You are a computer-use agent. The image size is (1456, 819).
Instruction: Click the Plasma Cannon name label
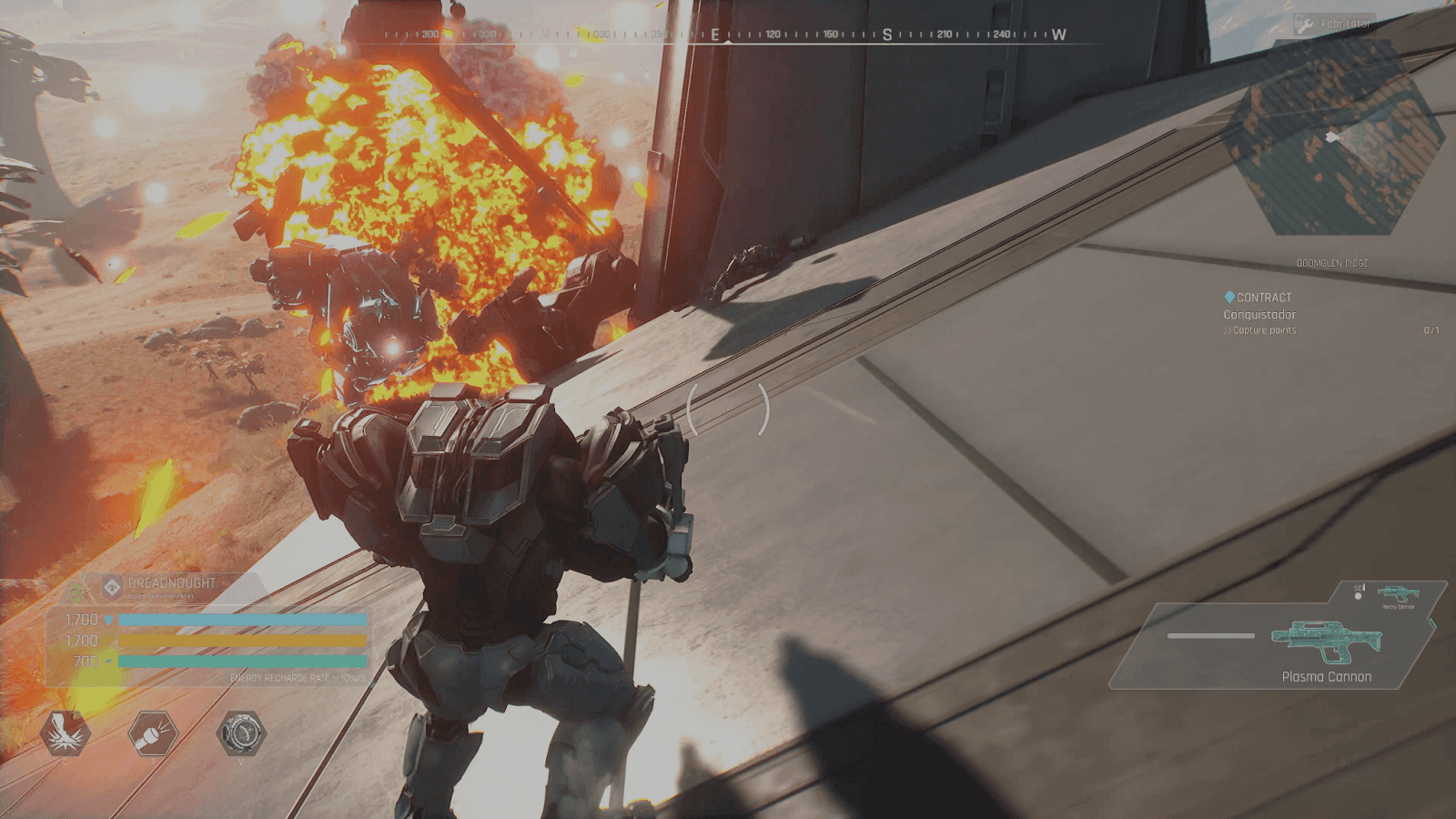[x=1328, y=676]
